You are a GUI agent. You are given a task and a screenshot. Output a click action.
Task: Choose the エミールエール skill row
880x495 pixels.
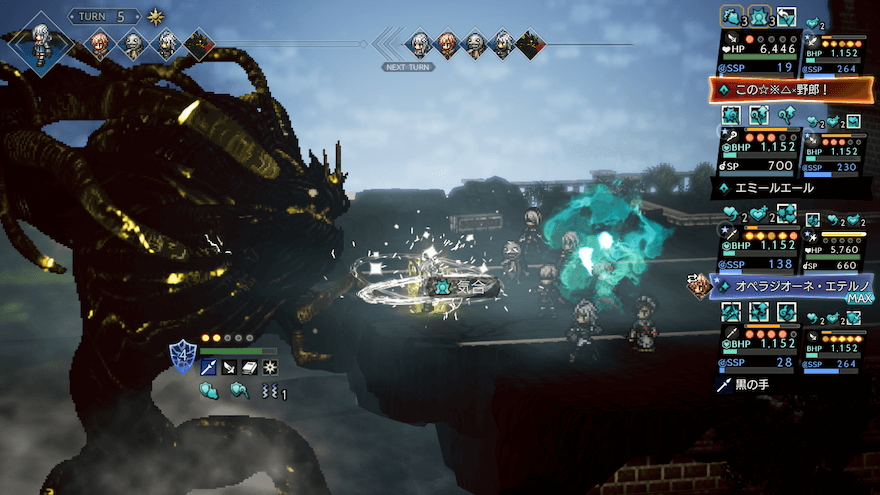coord(788,187)
